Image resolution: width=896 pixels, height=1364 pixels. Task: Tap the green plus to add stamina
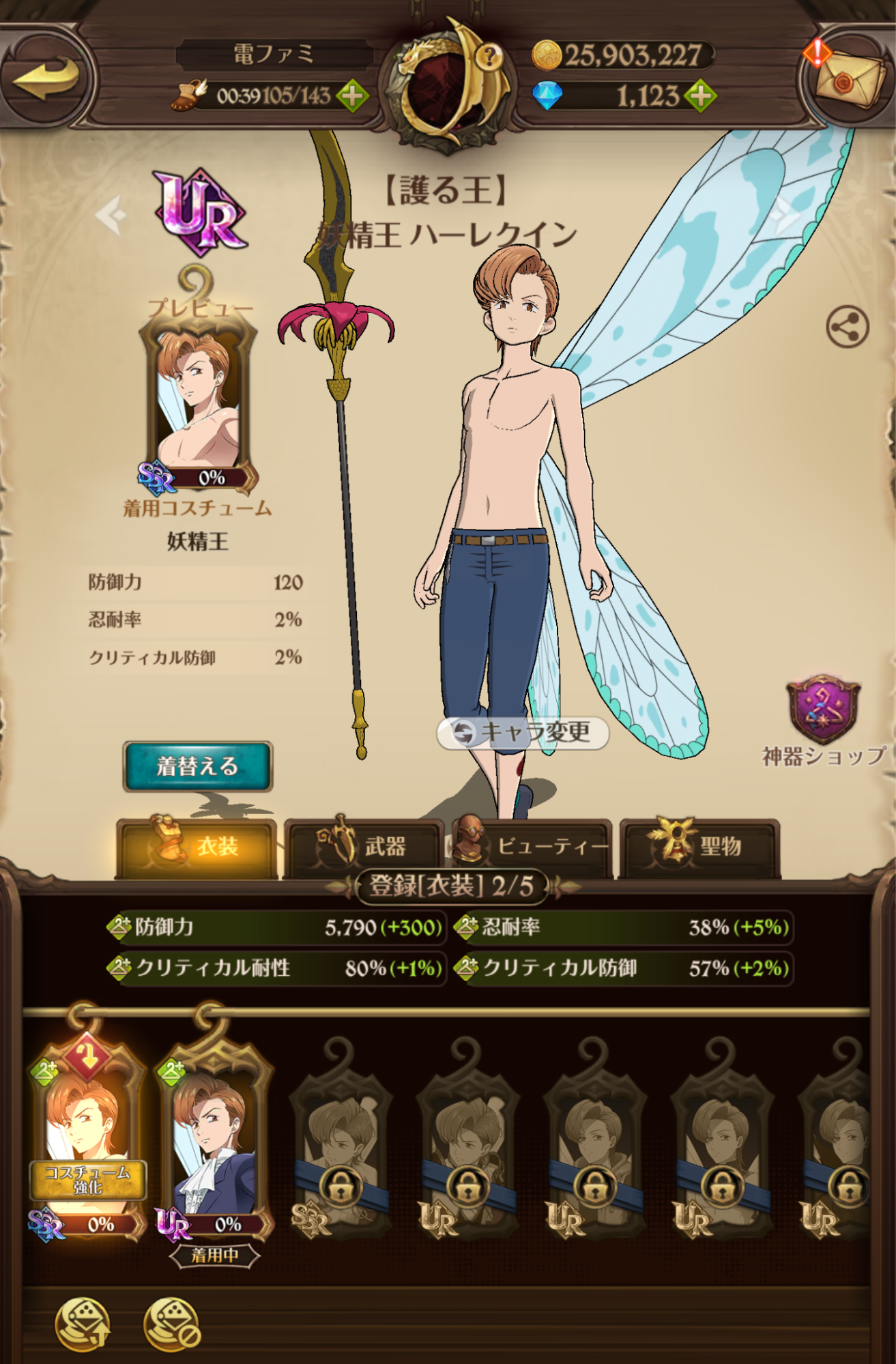point(351,96)
